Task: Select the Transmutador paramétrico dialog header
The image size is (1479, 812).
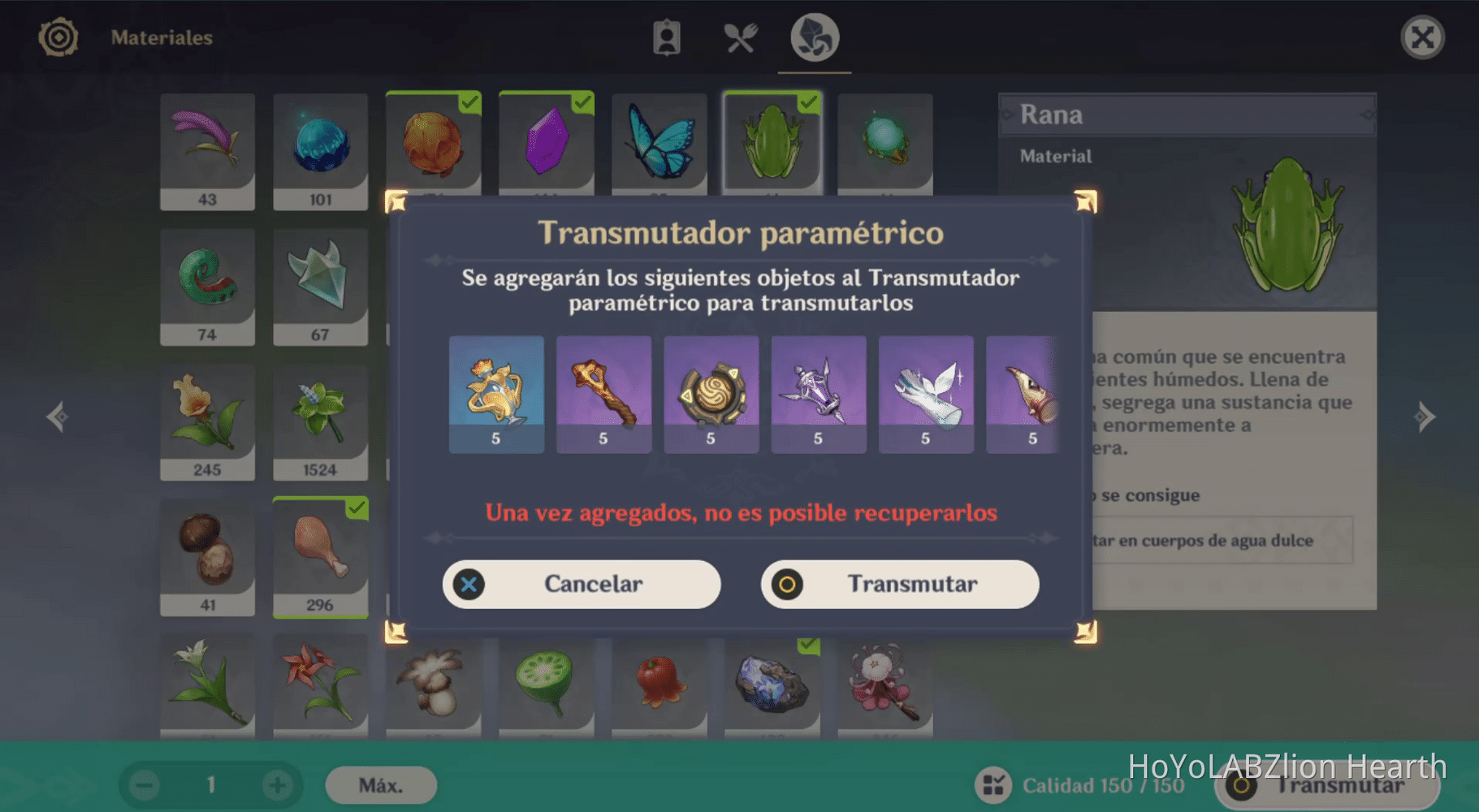Action: [742, 233]
